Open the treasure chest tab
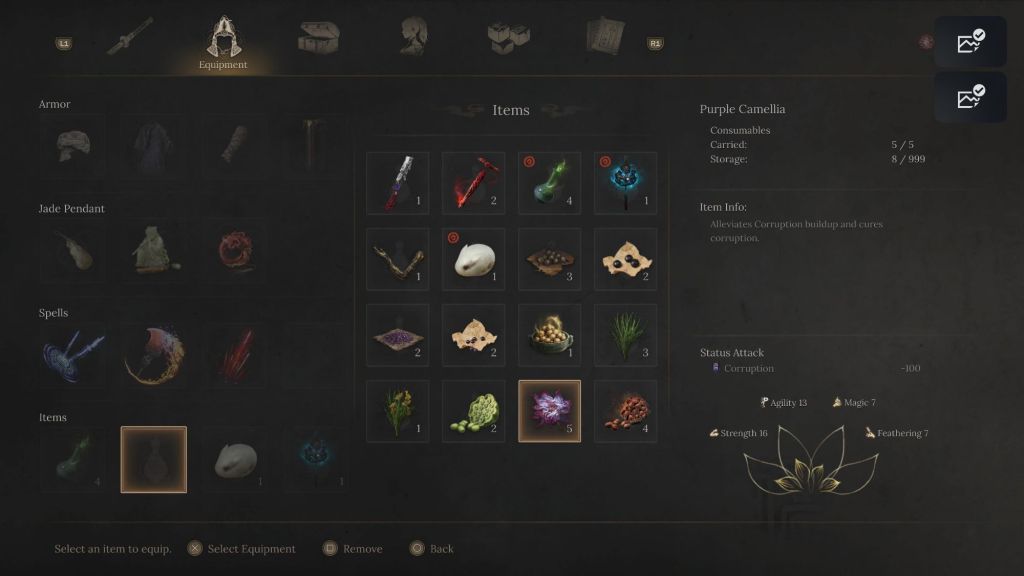This screenshot has height=576, width=1024. [x=318, y=38]
